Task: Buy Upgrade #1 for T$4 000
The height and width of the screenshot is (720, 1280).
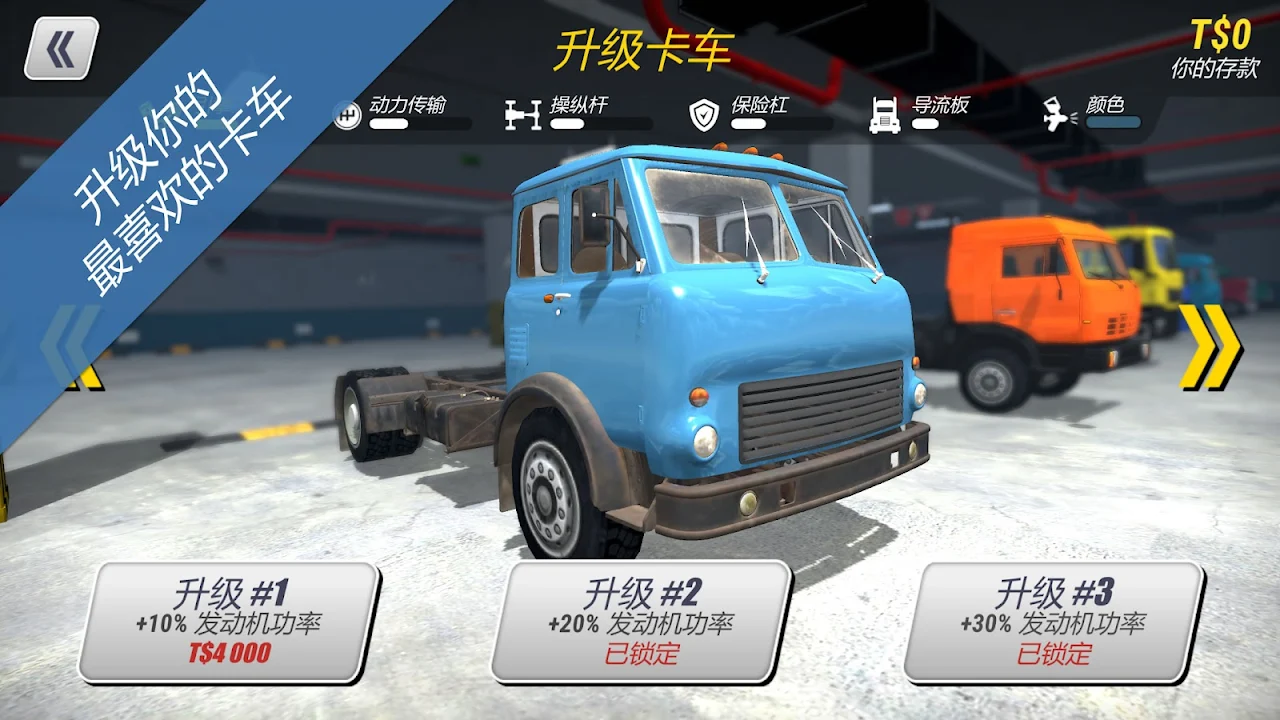Action: pyautogui.click(x=229, y=622)
